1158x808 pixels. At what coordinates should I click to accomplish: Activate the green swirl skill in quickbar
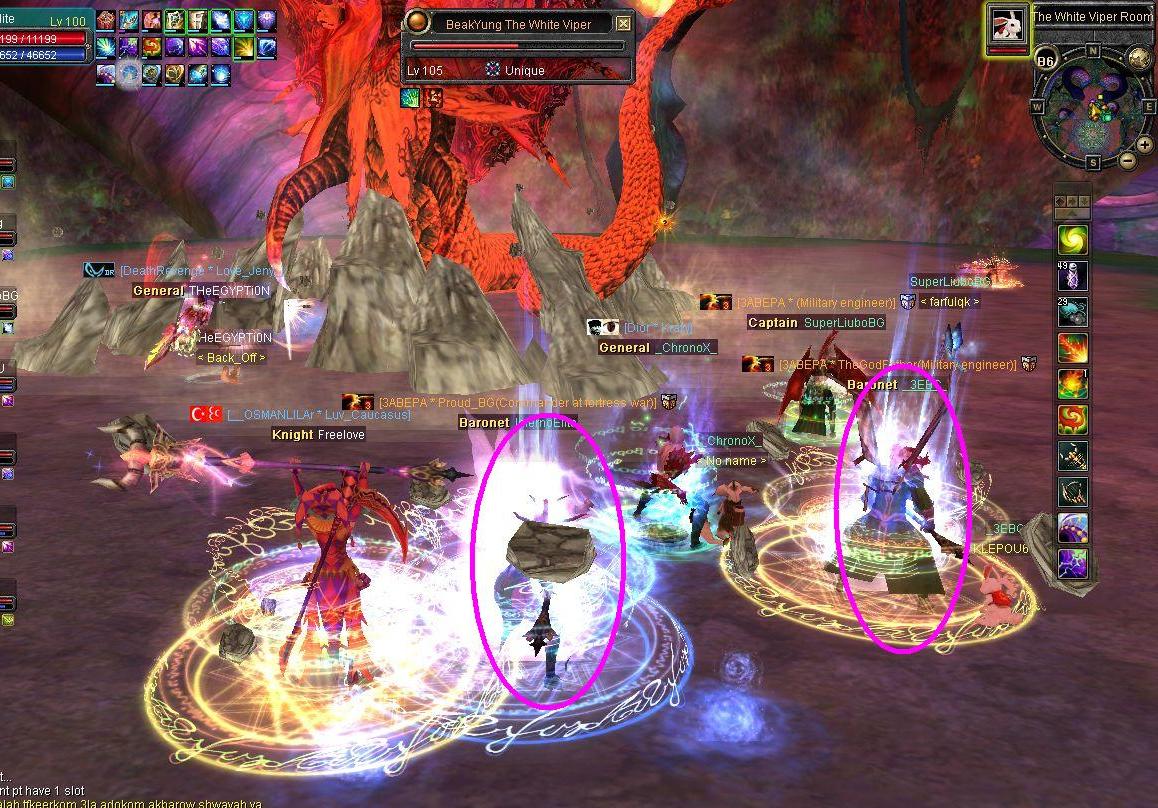click(x=1073, y=240)
